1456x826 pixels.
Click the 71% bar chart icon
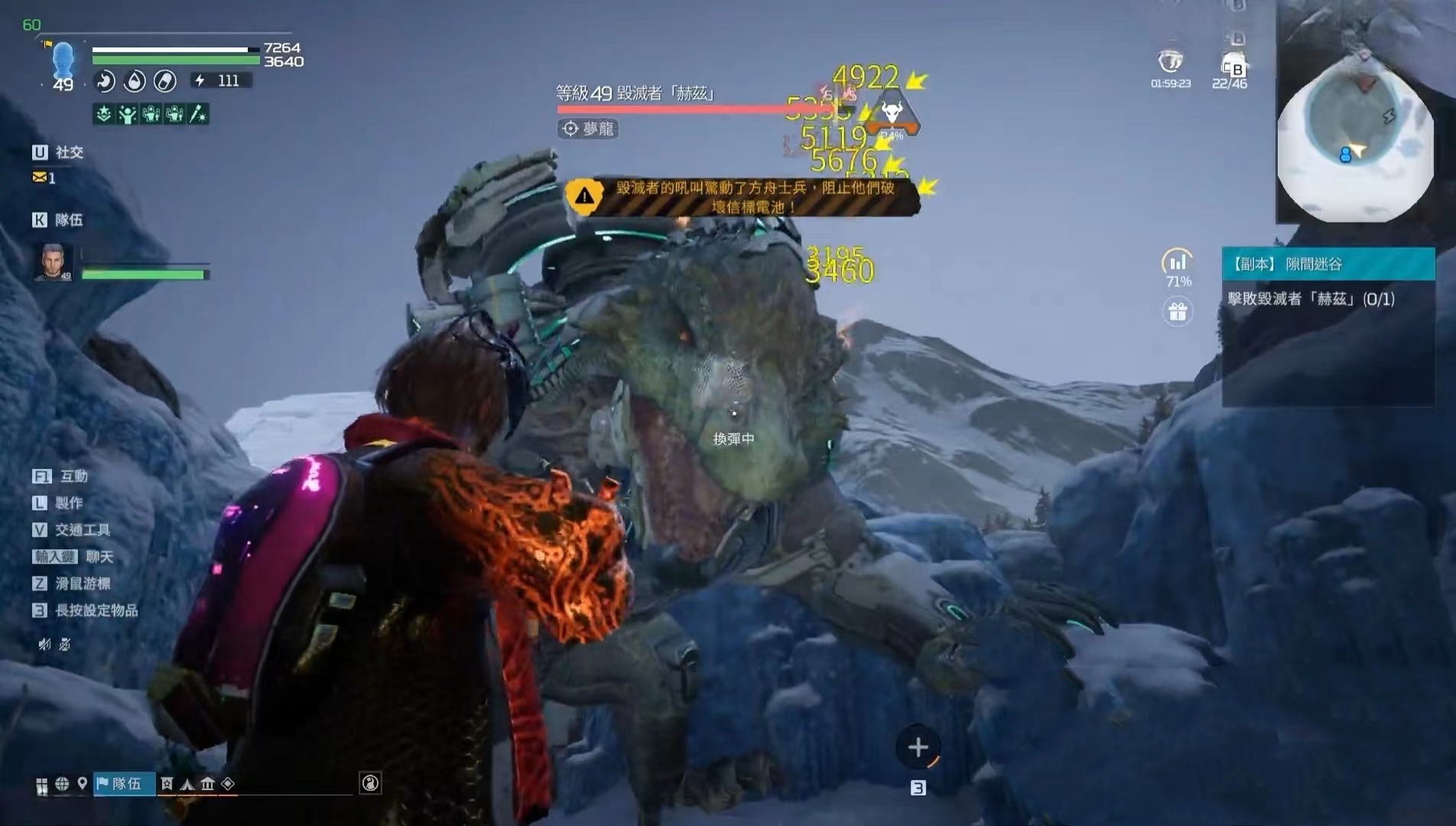[1178, 262]
